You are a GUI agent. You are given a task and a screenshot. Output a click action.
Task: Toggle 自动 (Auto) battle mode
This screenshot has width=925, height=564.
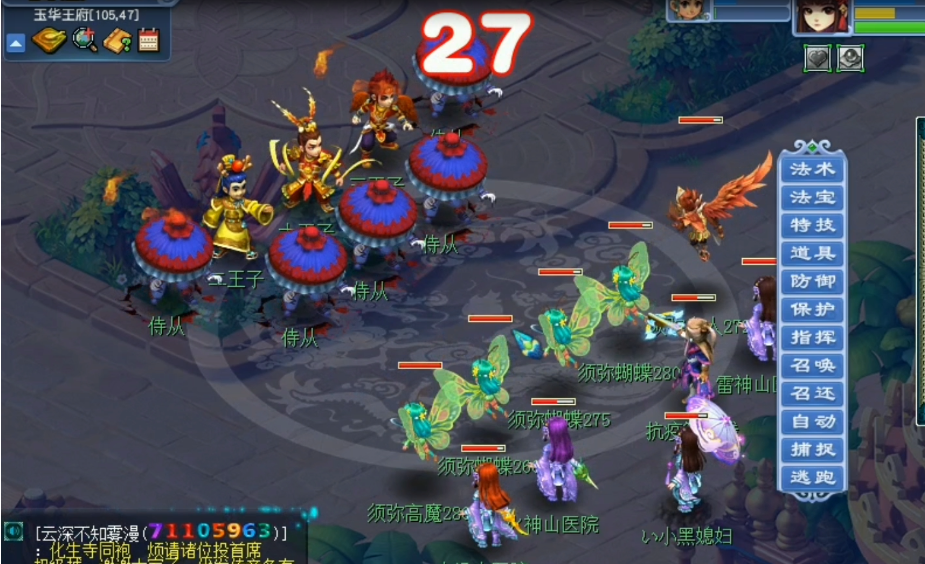812,421
